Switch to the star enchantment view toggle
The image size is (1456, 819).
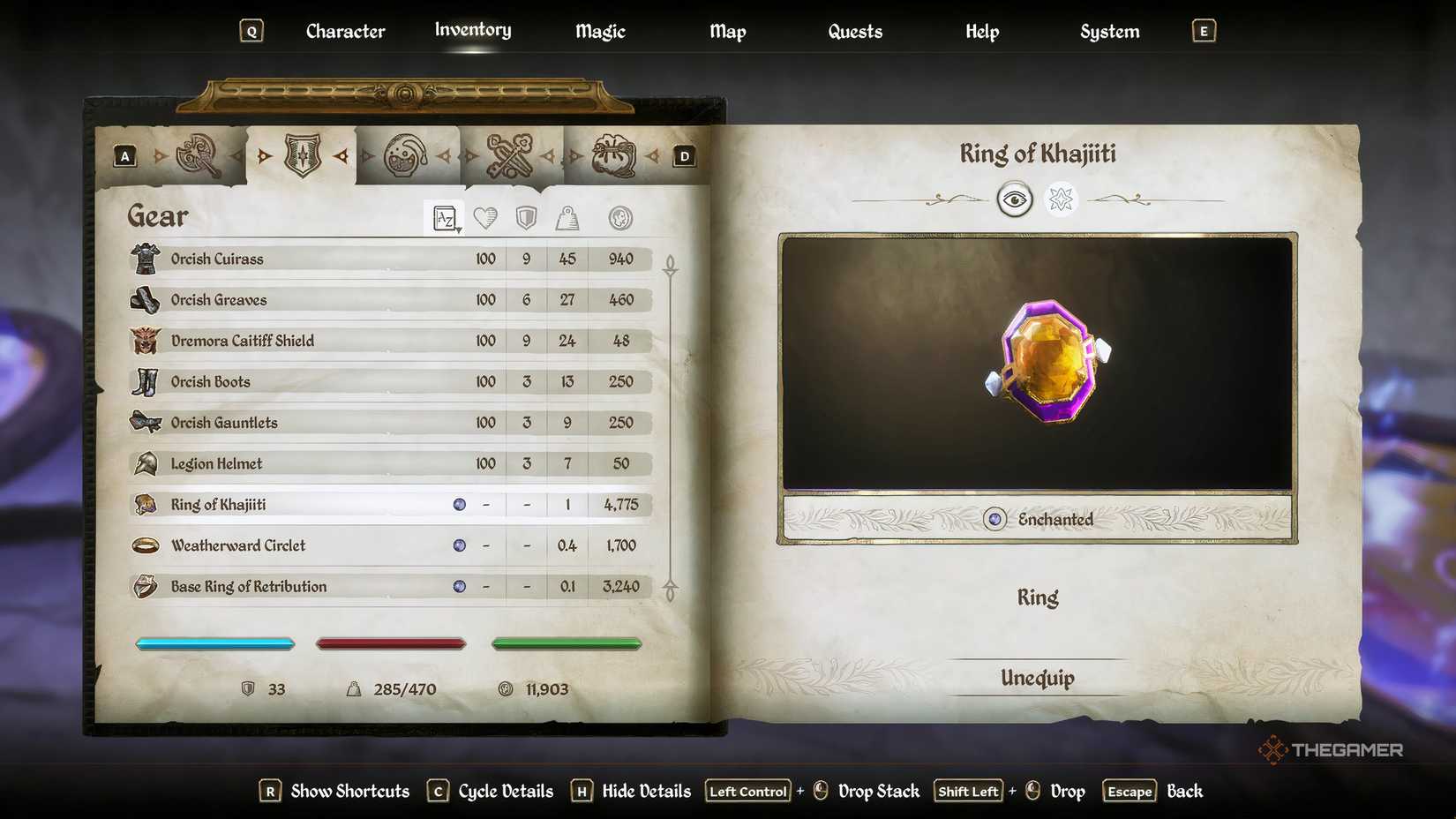click(1062, 199)
